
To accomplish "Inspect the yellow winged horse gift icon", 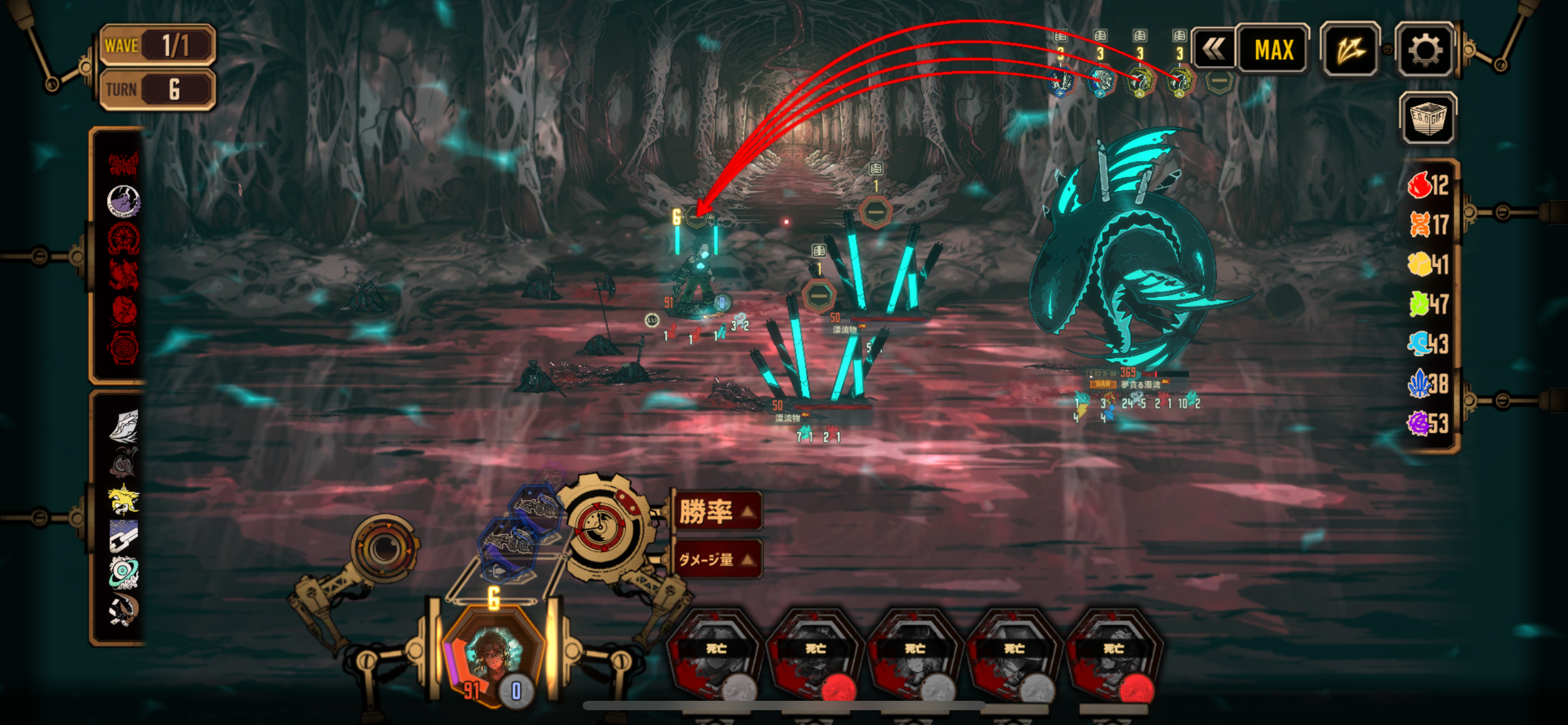I will click(123, 499).
